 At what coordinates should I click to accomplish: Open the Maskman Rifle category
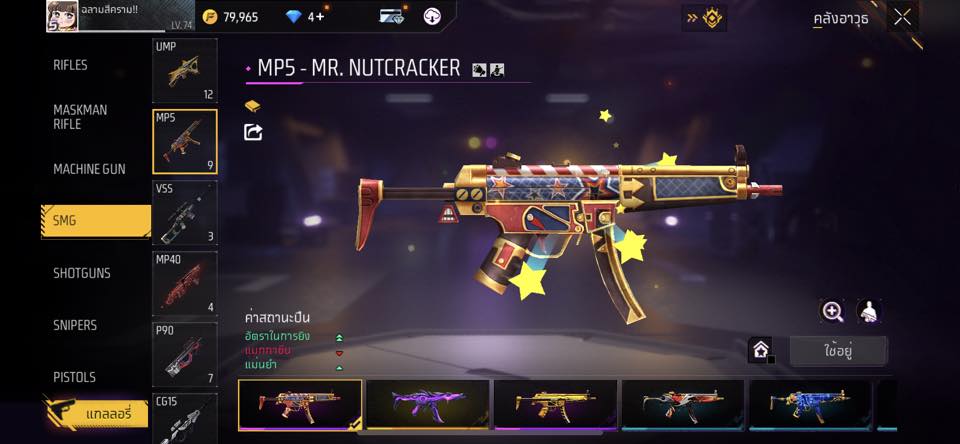(80, 117)
